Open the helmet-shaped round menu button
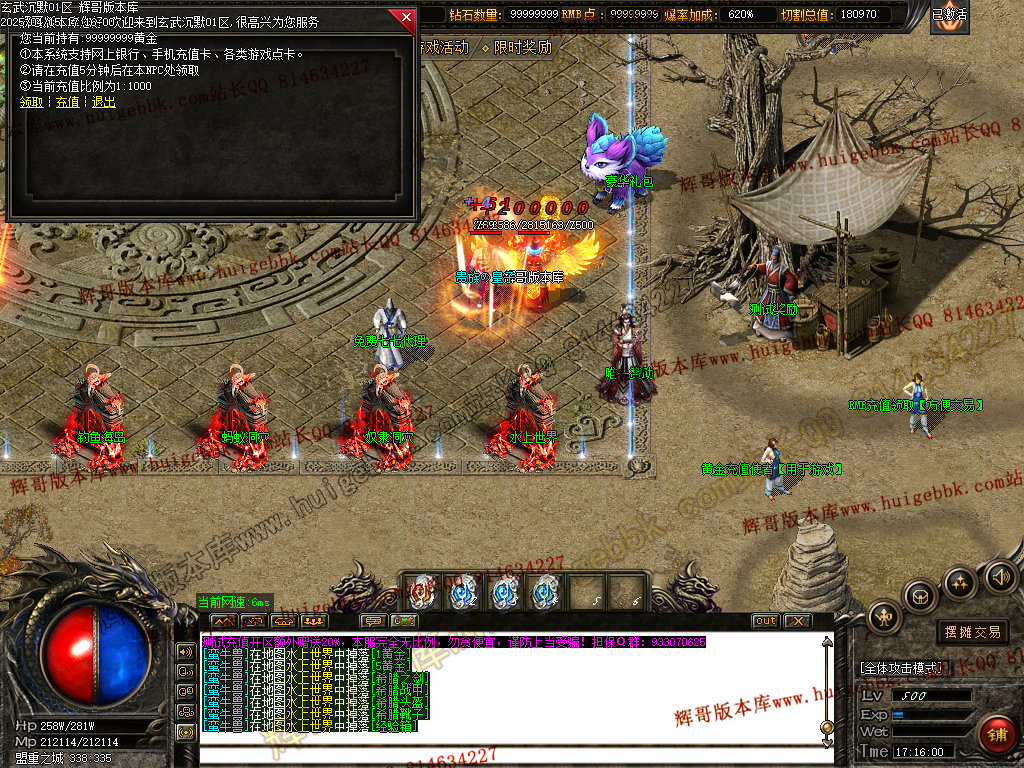This screenshot has height=768, width=1024. point(918,597)
